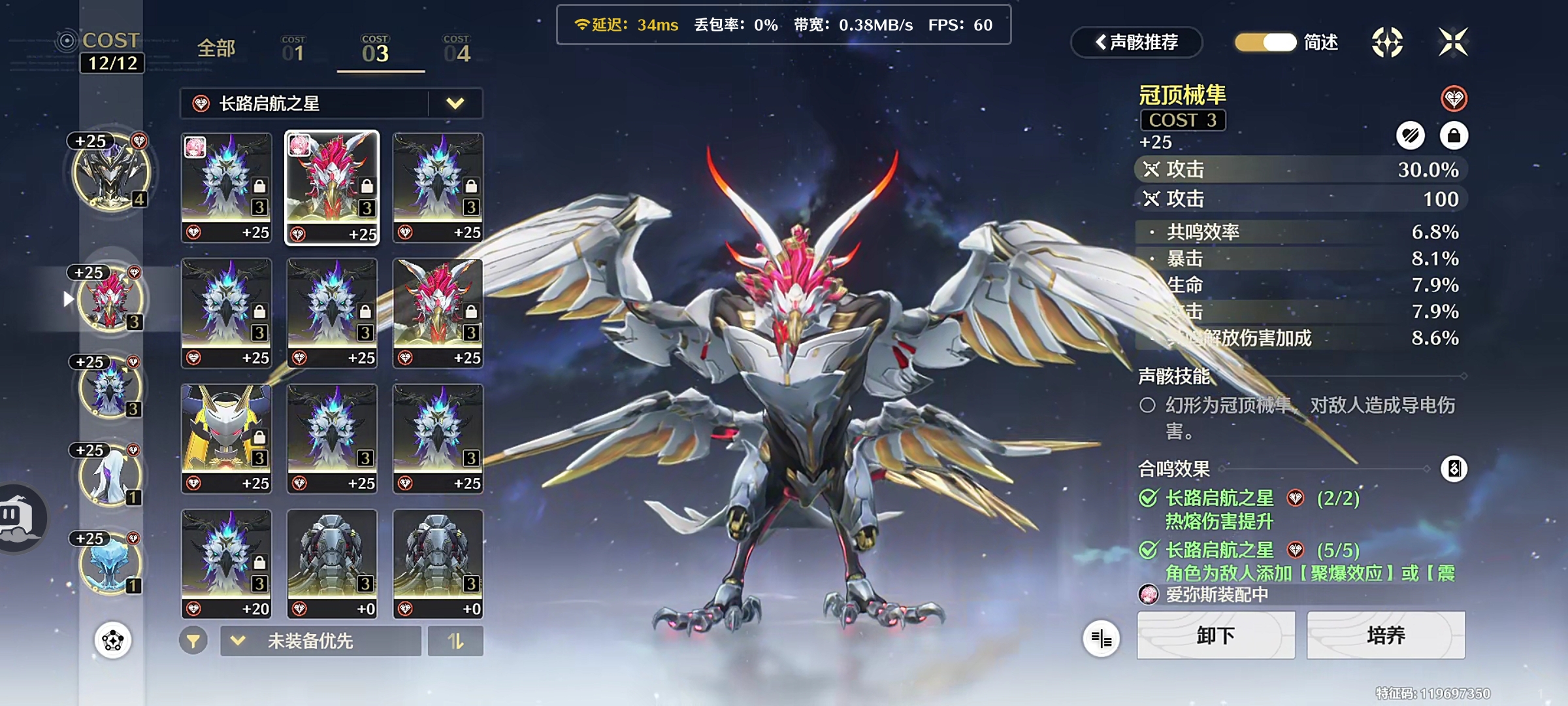The image size is (1568, 706).
Task: Close the echo screen with the X button
Action: point(1453,42)
